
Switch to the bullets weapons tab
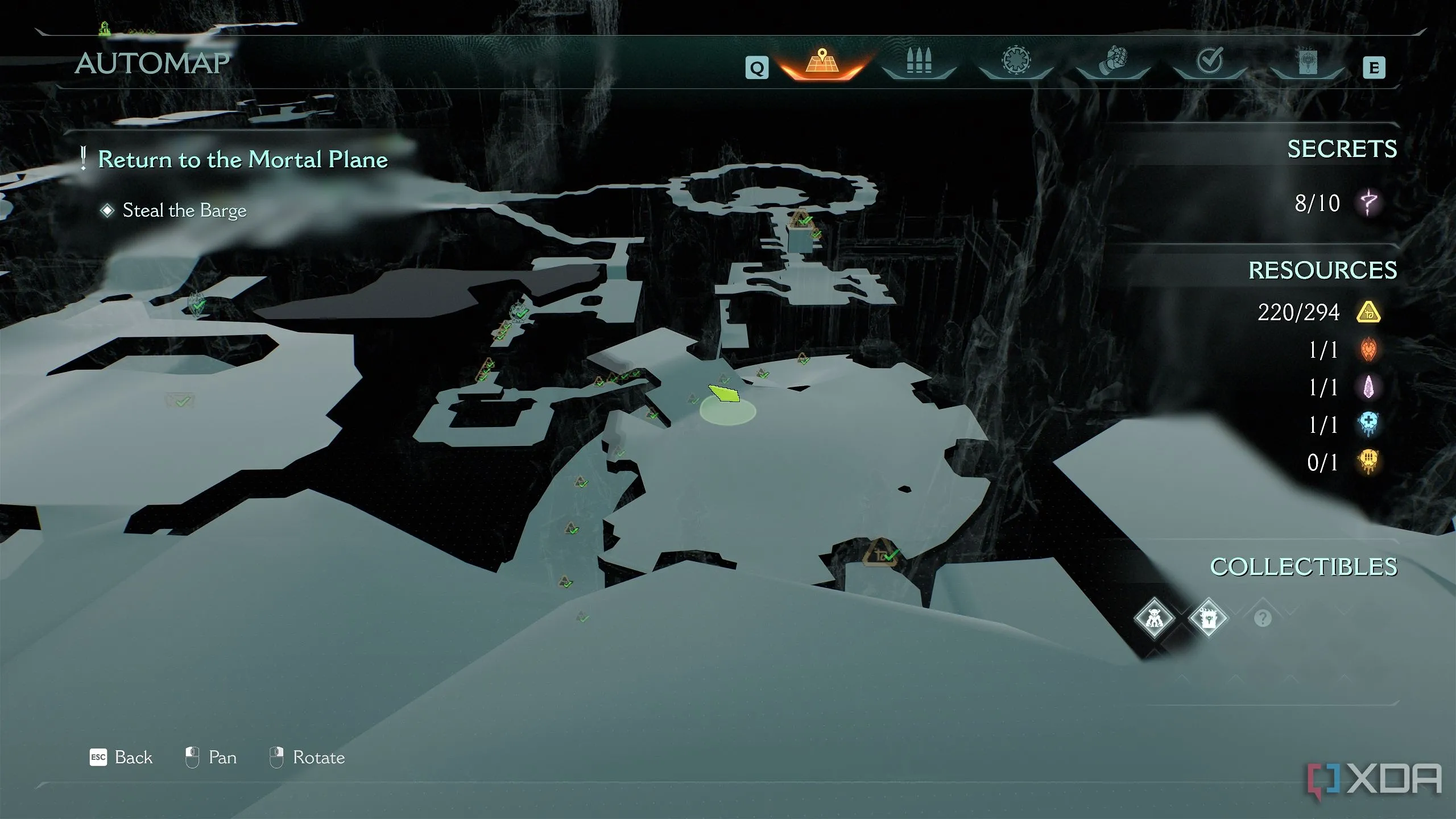tap(919, 62)
